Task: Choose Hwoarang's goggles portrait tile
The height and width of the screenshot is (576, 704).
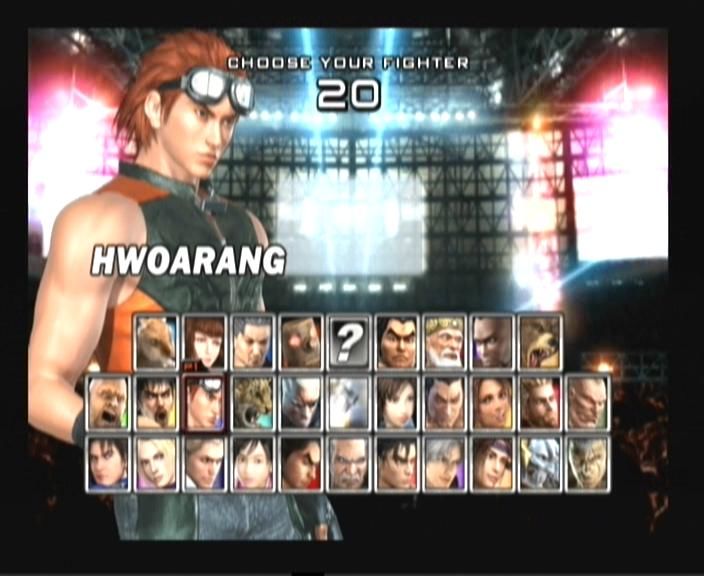Action: [204, 403]
